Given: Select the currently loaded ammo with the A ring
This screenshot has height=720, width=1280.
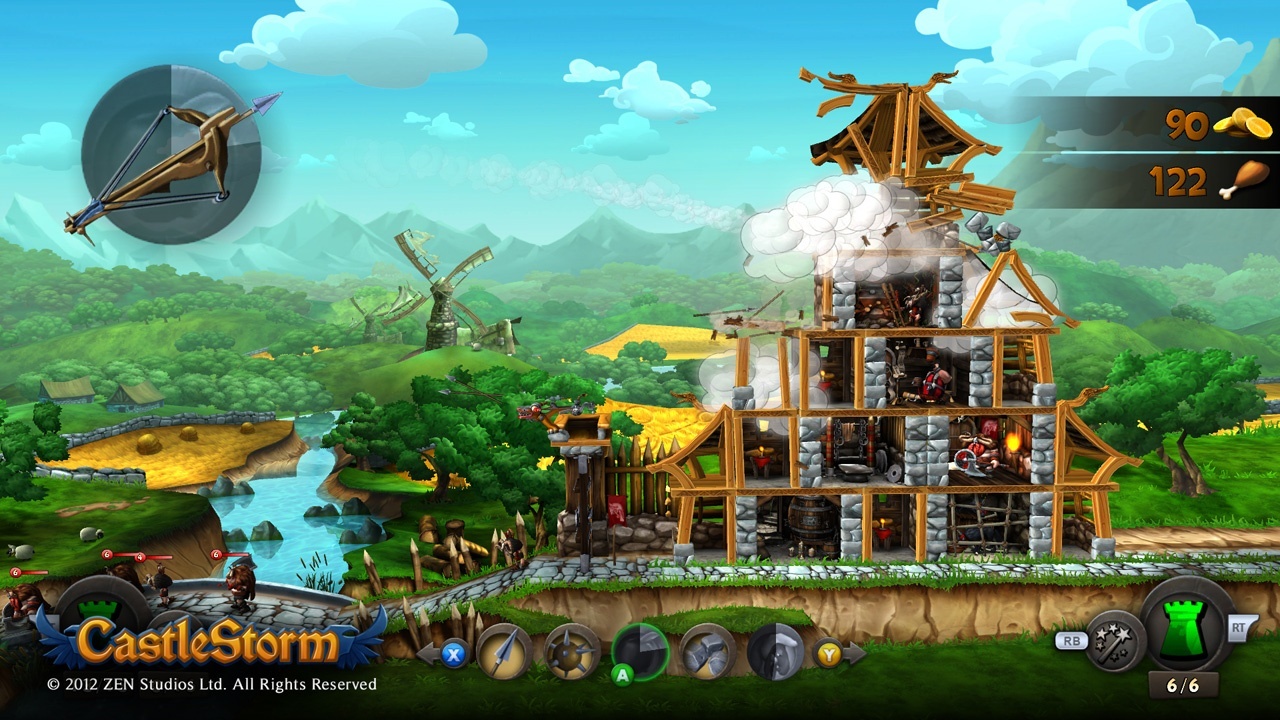Looking at the screenshot, I should (640, 650).
